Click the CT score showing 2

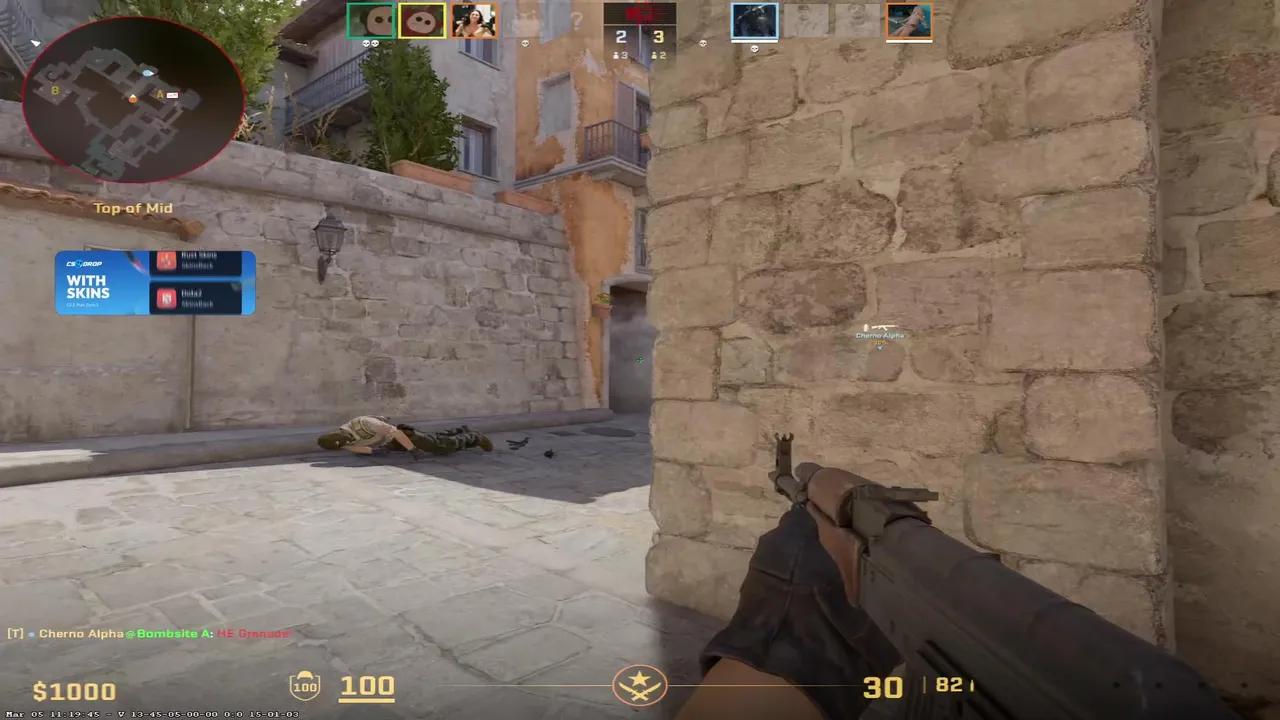tap(621, 36)
